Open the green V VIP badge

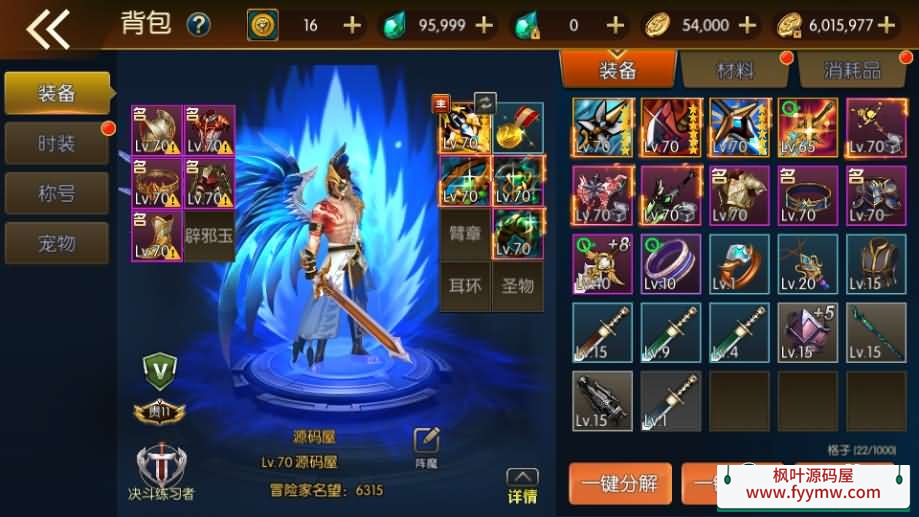[x=159, y=371]
